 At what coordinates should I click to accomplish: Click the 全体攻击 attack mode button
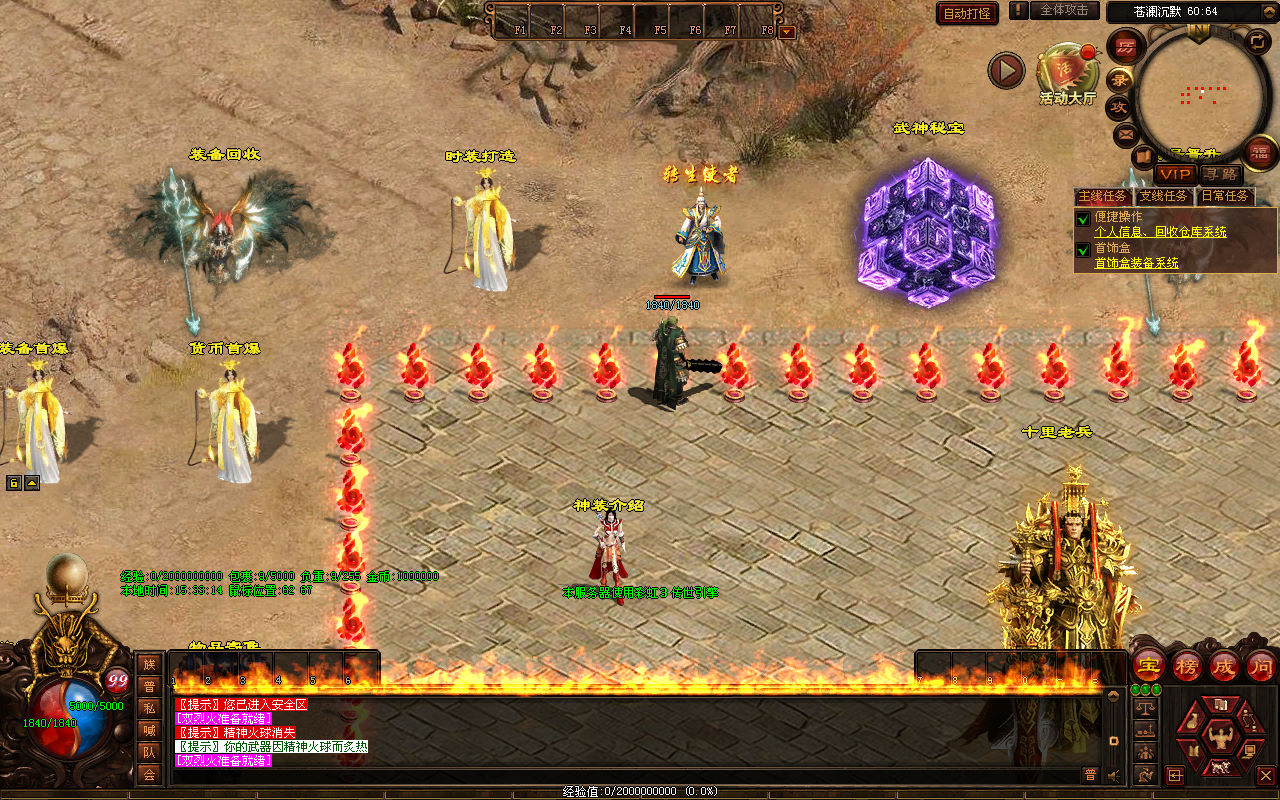point(1064,10)
